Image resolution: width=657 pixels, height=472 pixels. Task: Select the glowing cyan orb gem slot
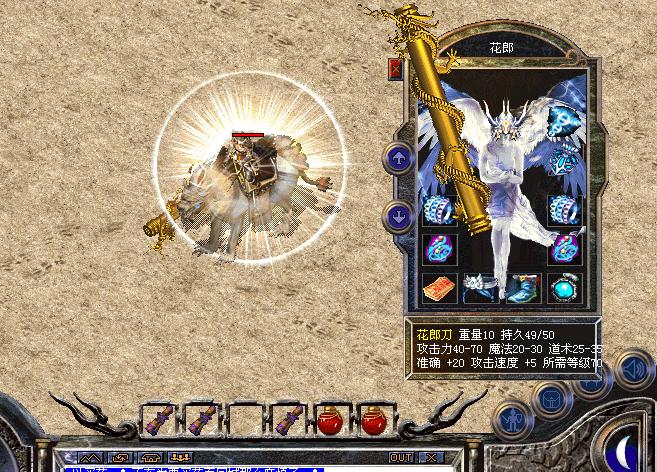(564, 287)
